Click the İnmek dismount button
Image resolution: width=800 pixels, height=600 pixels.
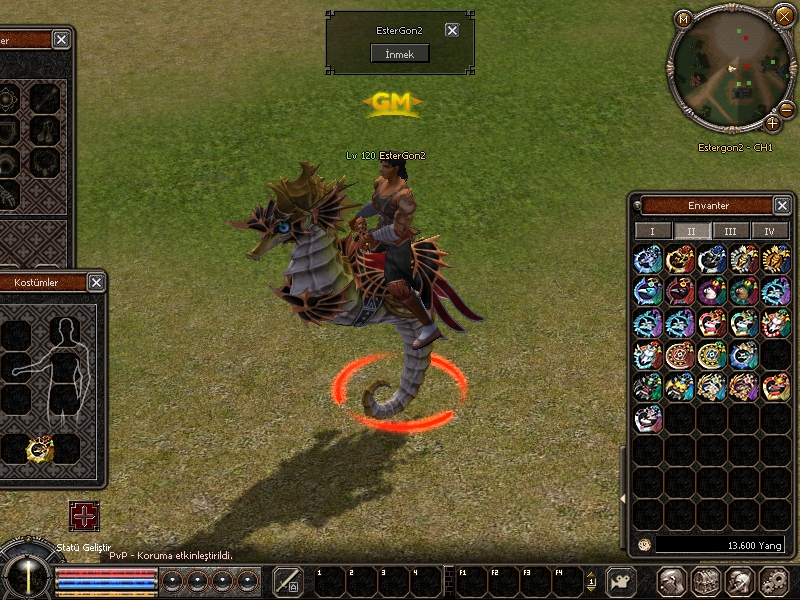(x=399, y=53)
